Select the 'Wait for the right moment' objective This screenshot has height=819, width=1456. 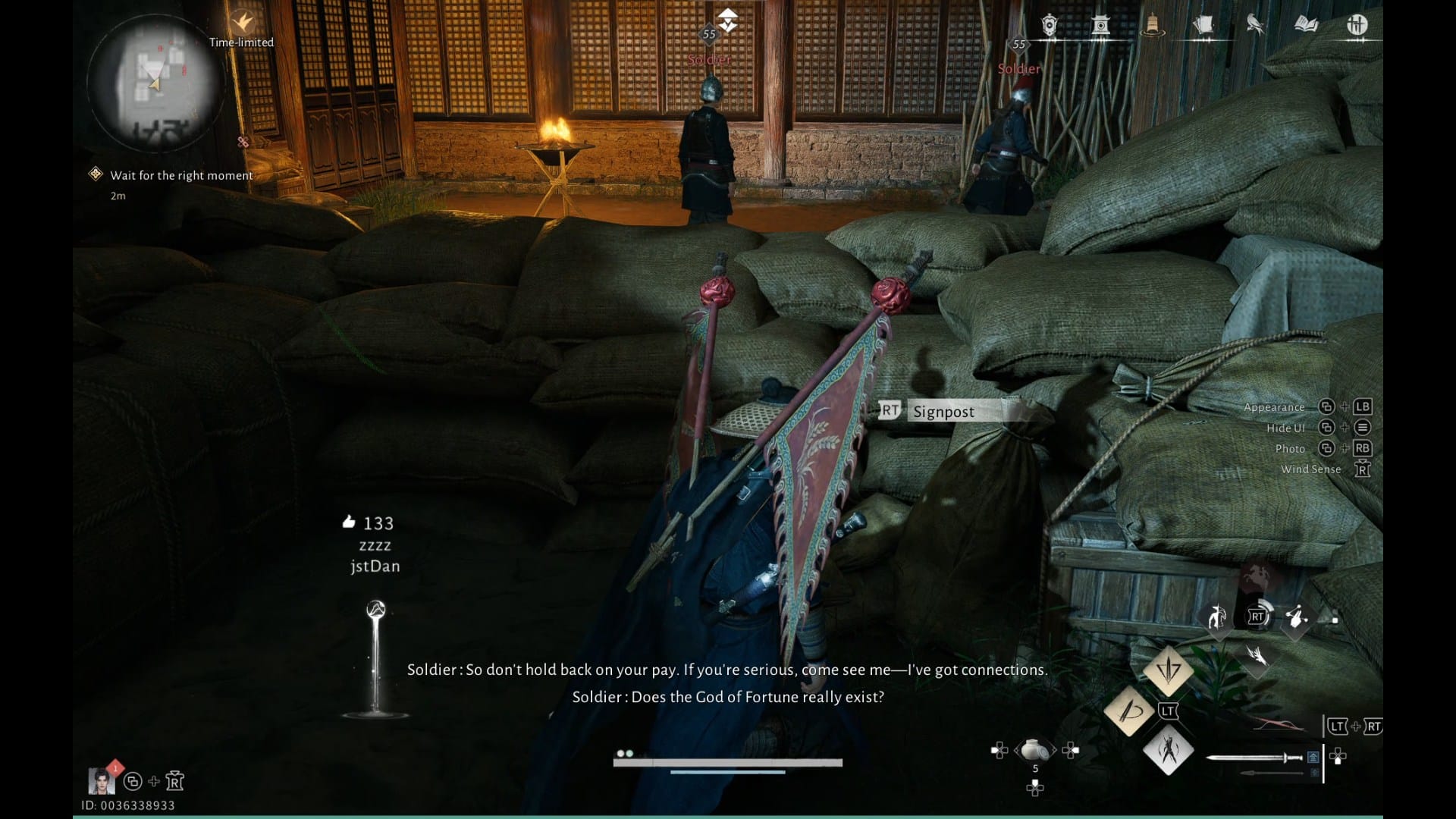[181, 175]
